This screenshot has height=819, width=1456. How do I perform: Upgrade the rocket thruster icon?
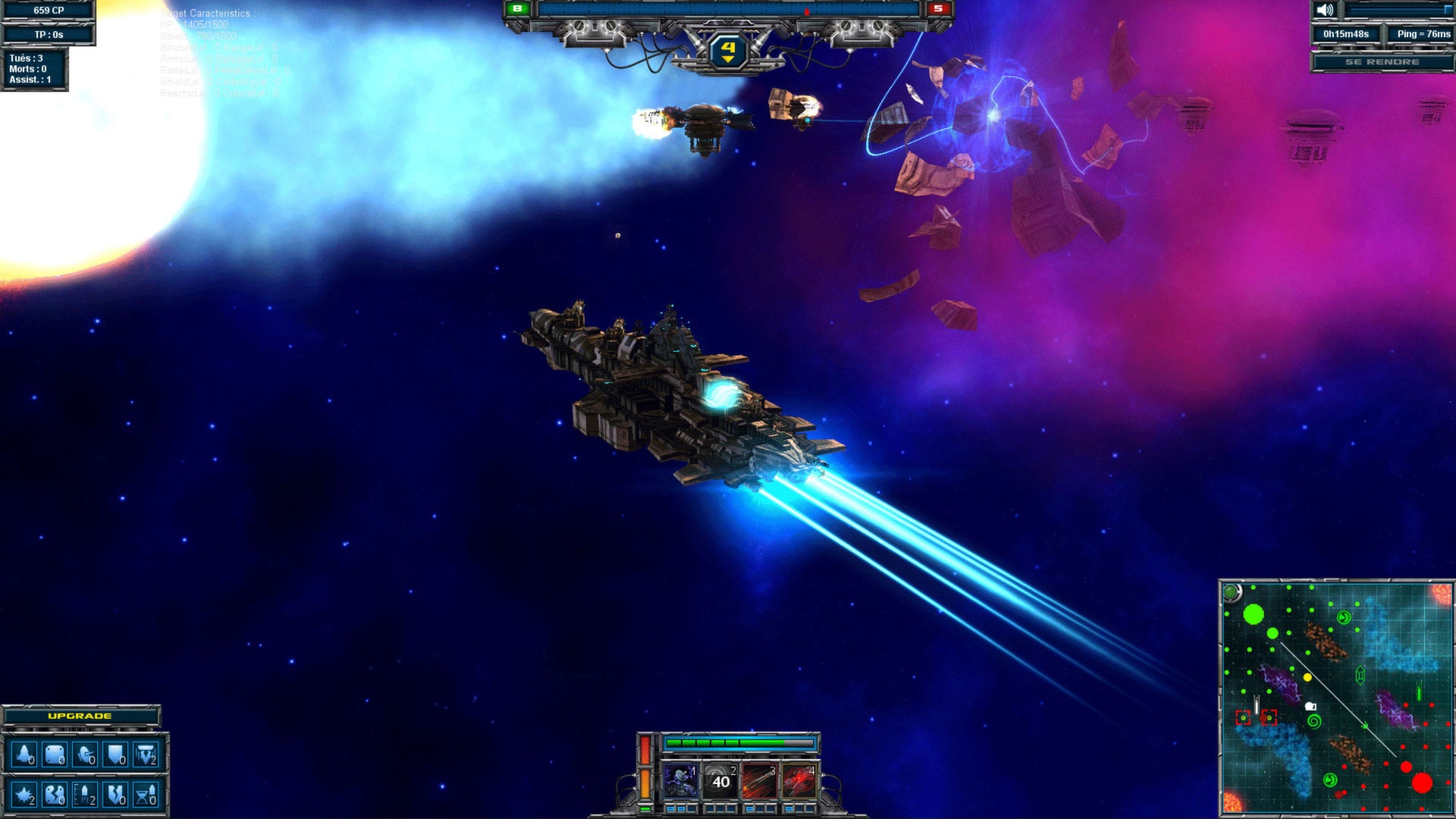[24, 755]
